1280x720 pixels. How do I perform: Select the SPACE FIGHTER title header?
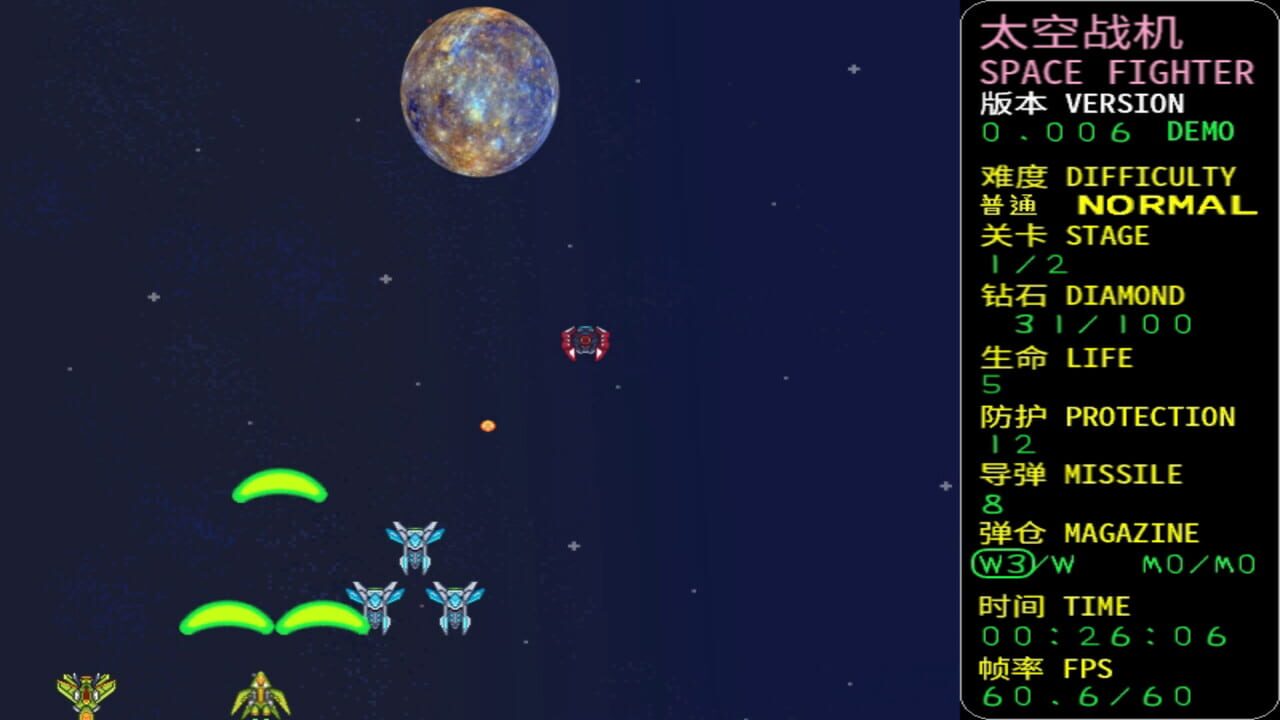click(1115, 71)
